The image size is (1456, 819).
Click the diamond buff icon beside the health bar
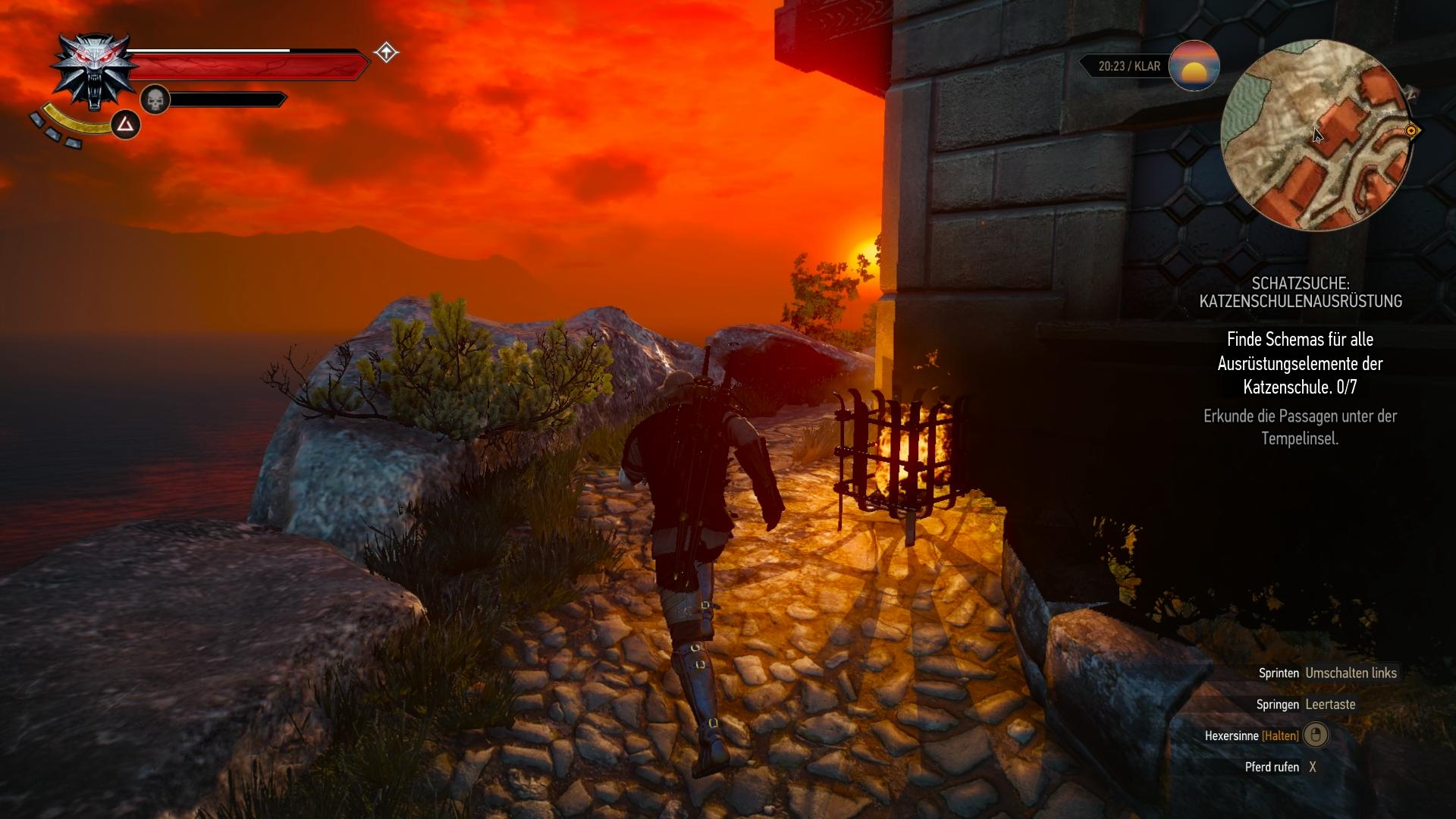386,52
